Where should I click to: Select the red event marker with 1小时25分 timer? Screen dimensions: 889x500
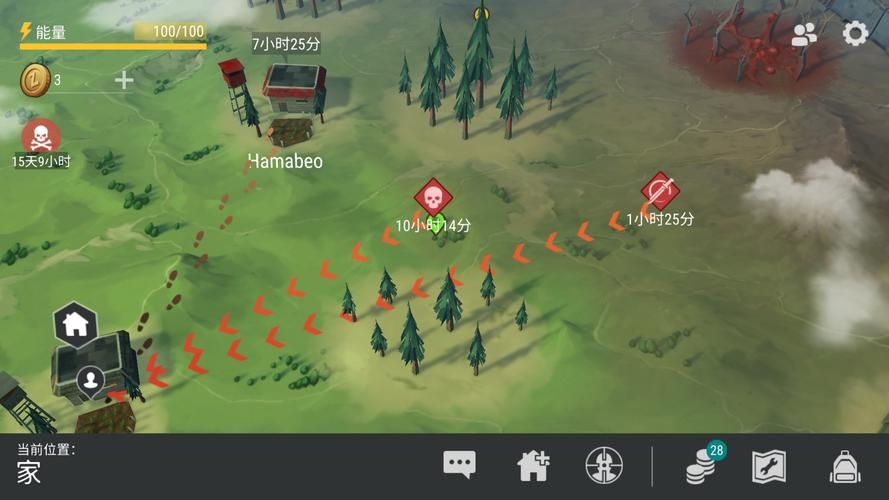tap(660, 190)
